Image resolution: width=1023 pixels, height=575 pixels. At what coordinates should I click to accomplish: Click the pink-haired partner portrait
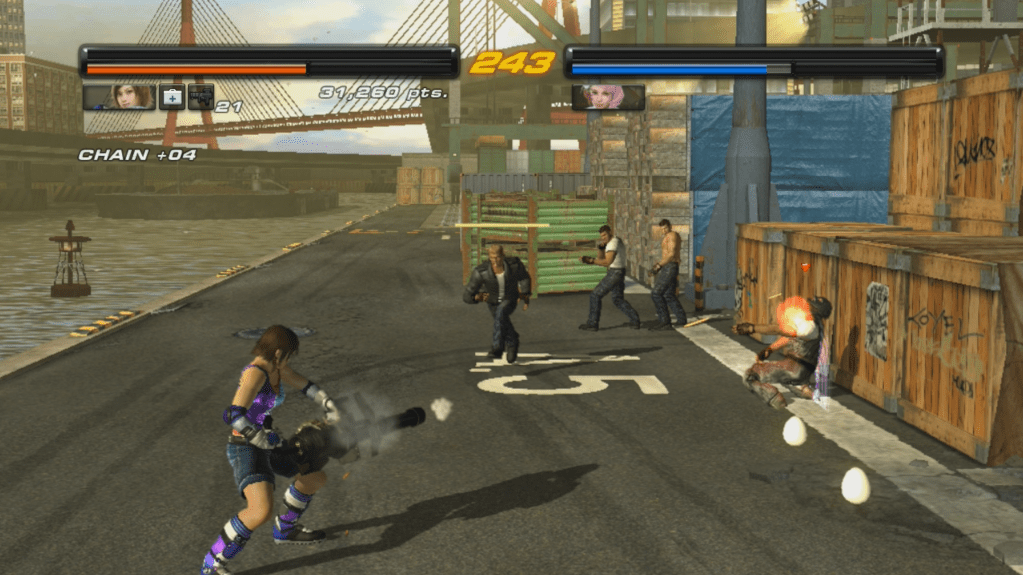click(608, 97)
